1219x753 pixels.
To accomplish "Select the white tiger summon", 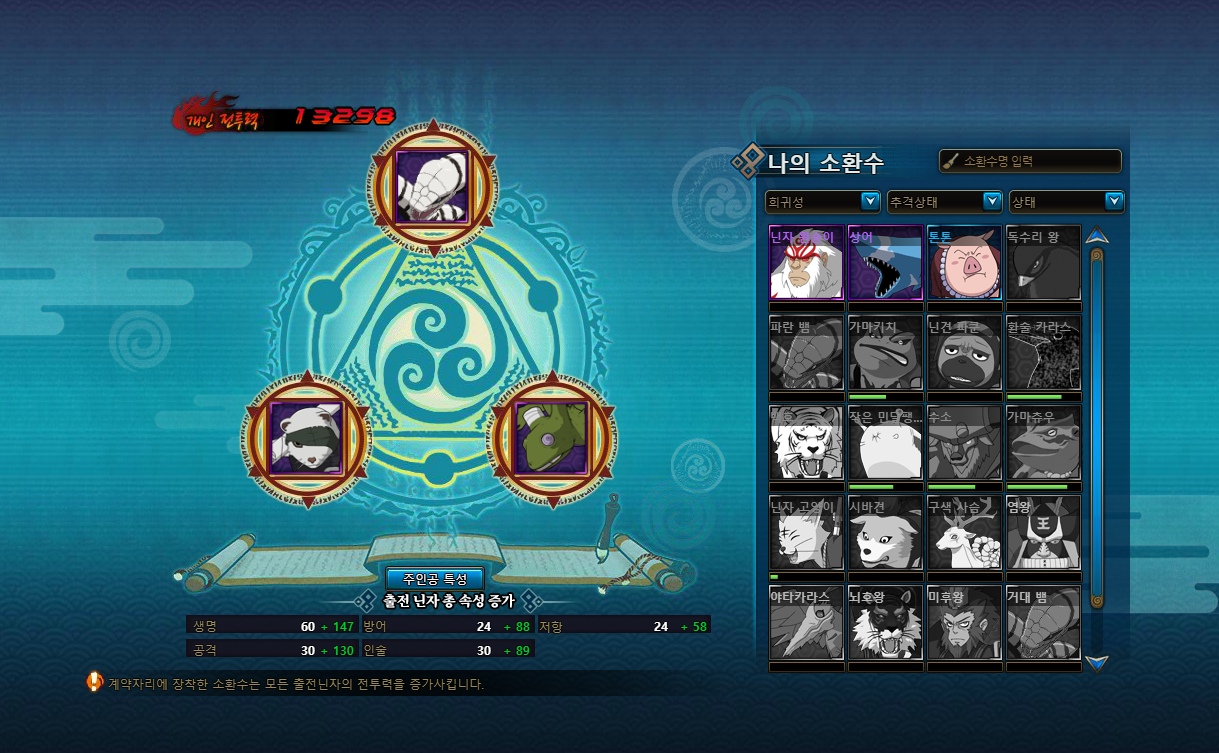I will [806, 443].
